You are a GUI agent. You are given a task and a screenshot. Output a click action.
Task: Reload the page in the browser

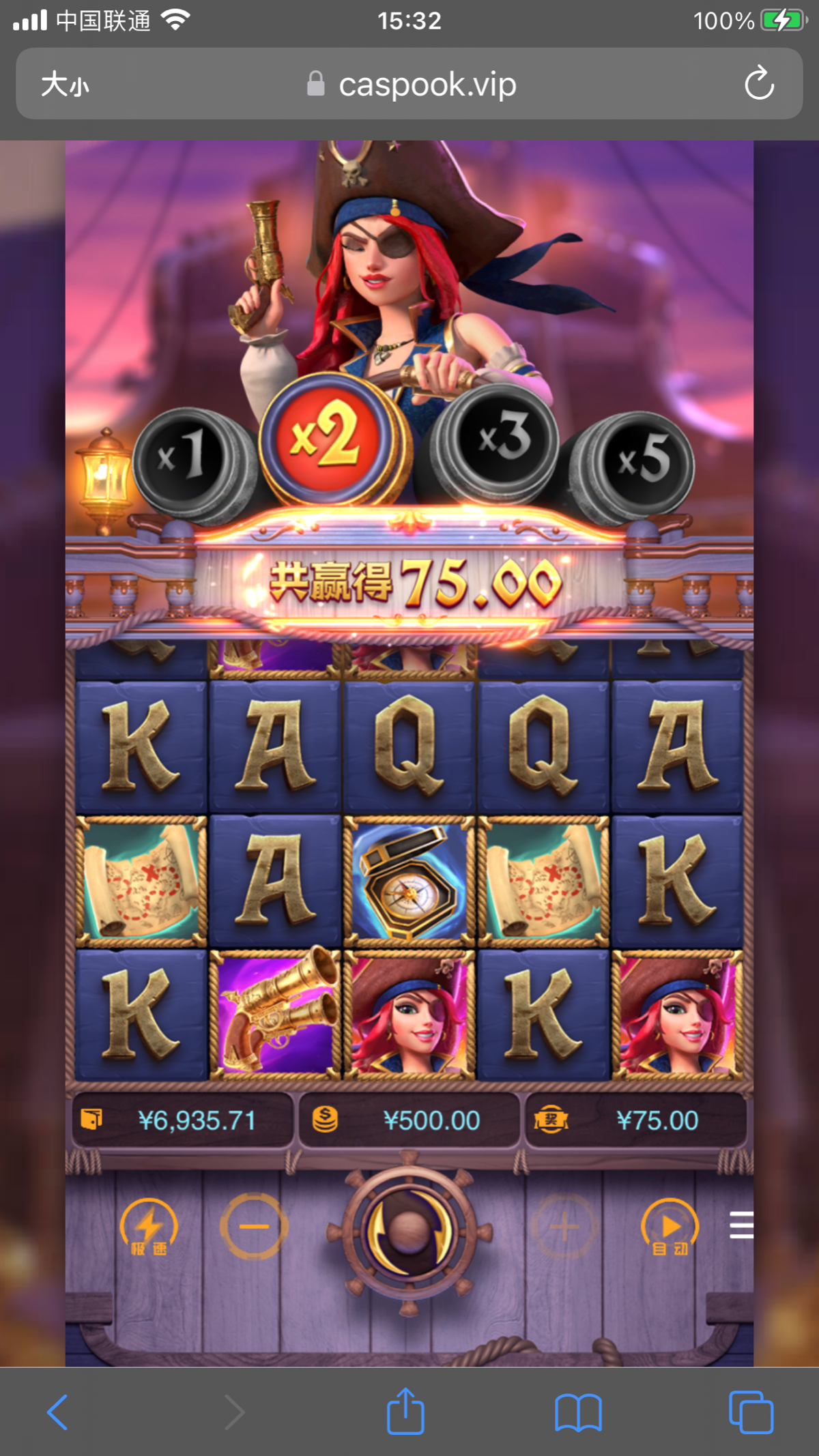[x=758, y=84]
